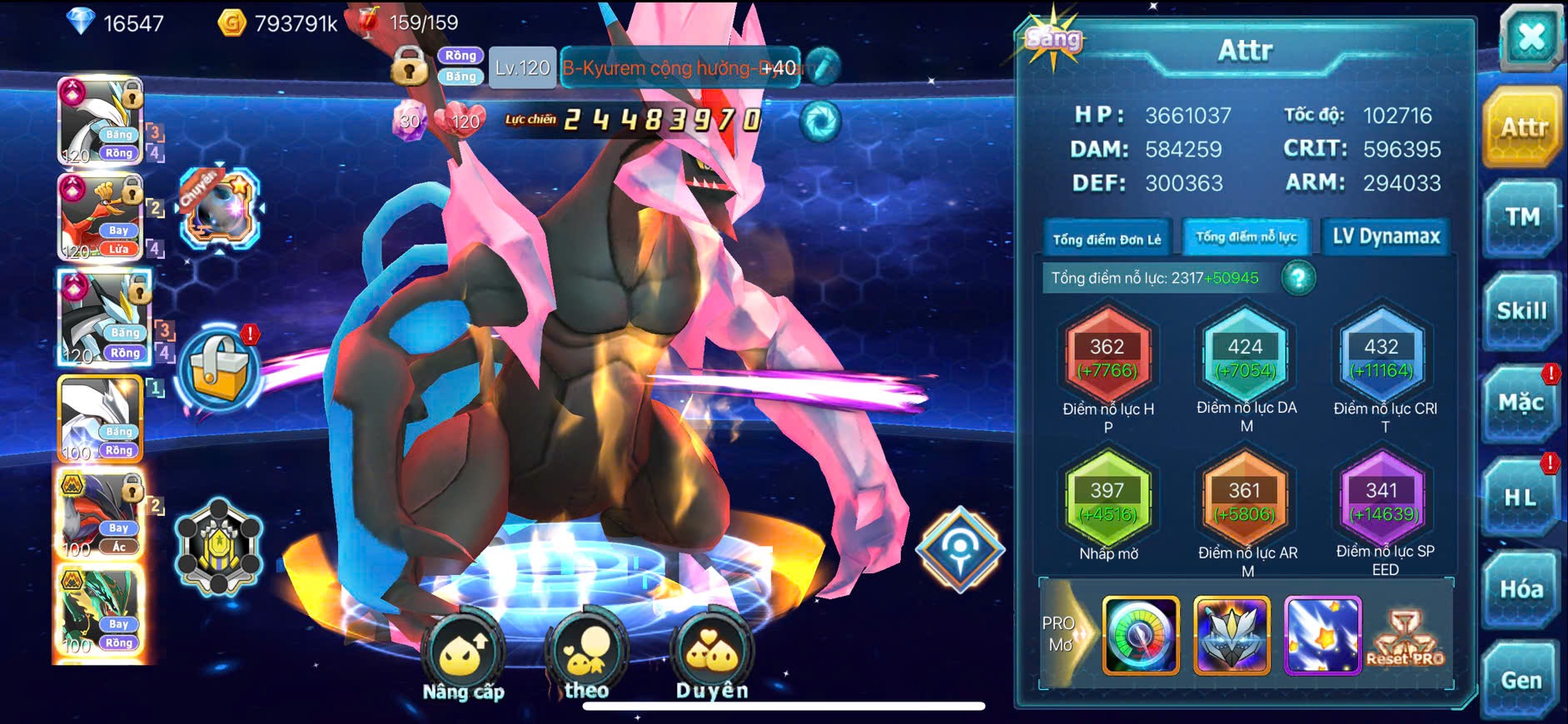The width and height of the screenshot is (1568, 724).
Task: Switch to the LV Dynamax tab
Action: click(x=1386, y=237)
